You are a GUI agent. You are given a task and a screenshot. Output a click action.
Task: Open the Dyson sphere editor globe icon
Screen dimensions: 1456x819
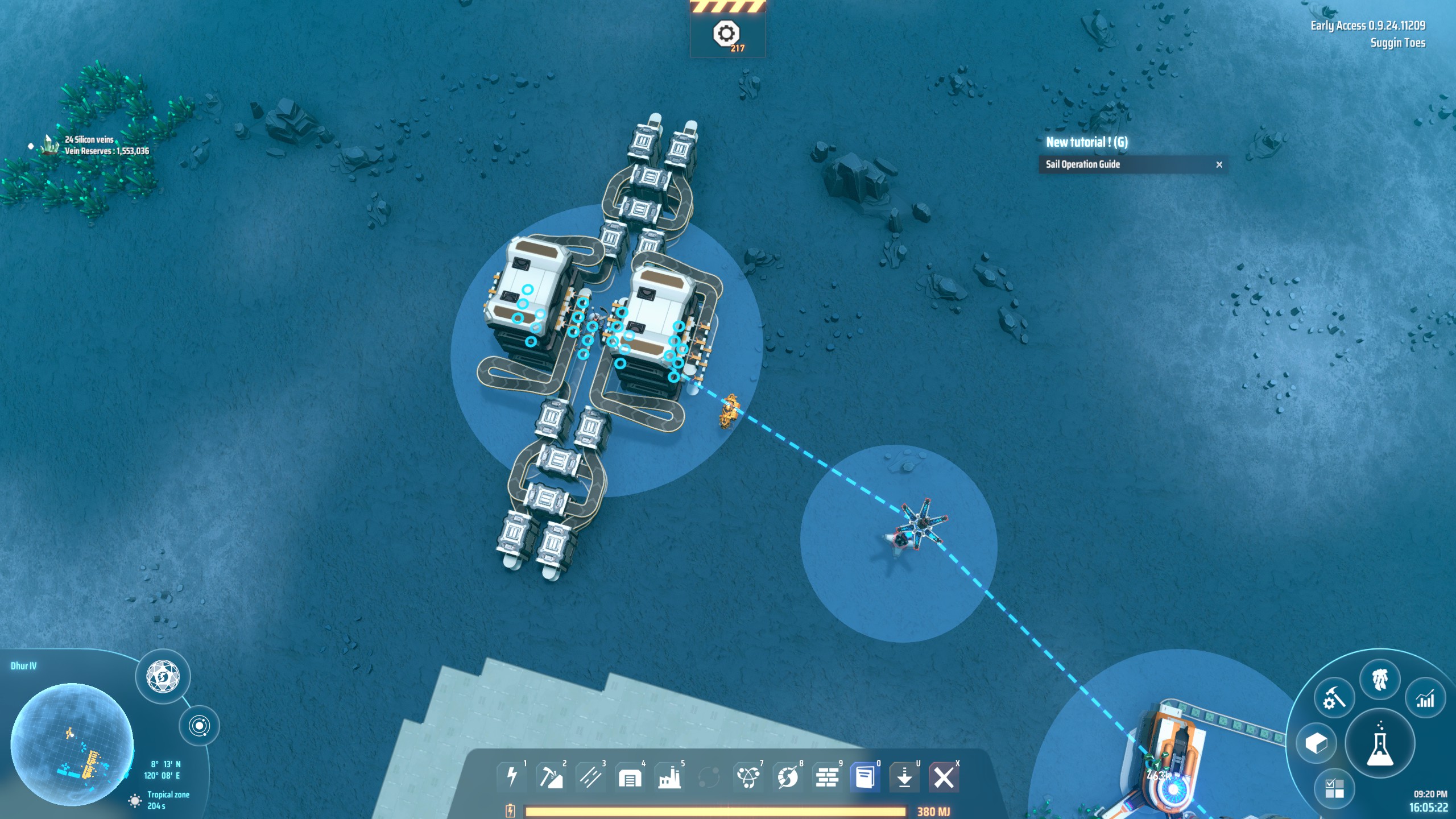(x=163, y=677)
